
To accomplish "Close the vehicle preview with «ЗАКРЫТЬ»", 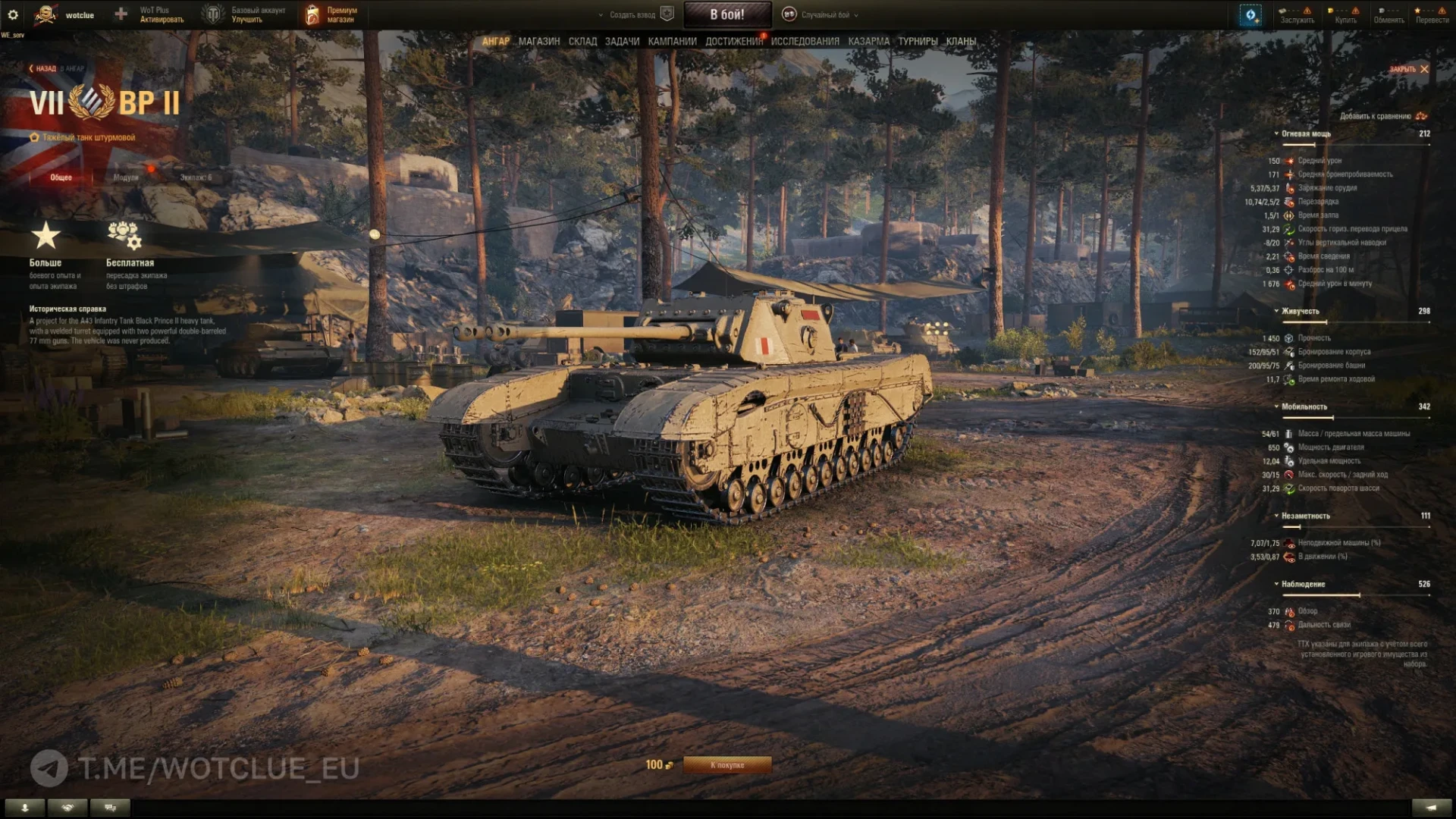I will point(1408,69).
